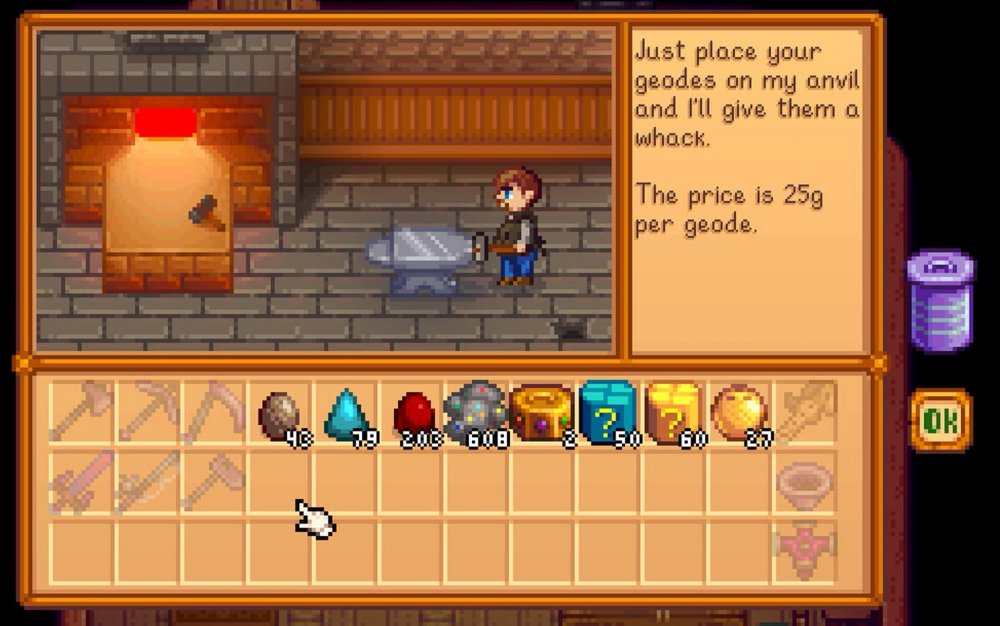Grab the Artifact Trove chest
Screen dimensions: 1000x626
click(x=541, y=413)
